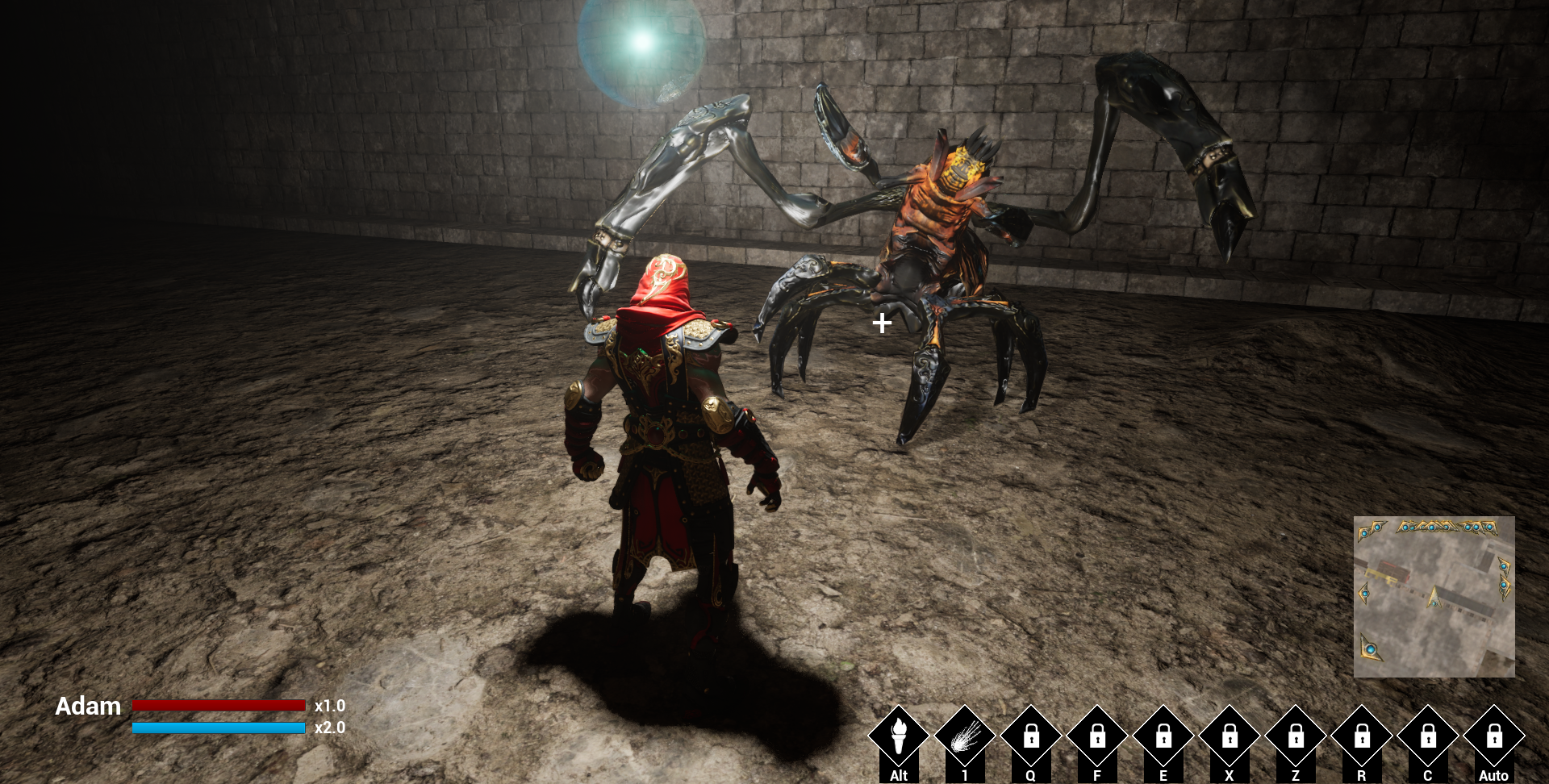The height and width of the screenshot is (784, 1549).
Task: Select the locked slot labeled R
Action: point(1362,736)
